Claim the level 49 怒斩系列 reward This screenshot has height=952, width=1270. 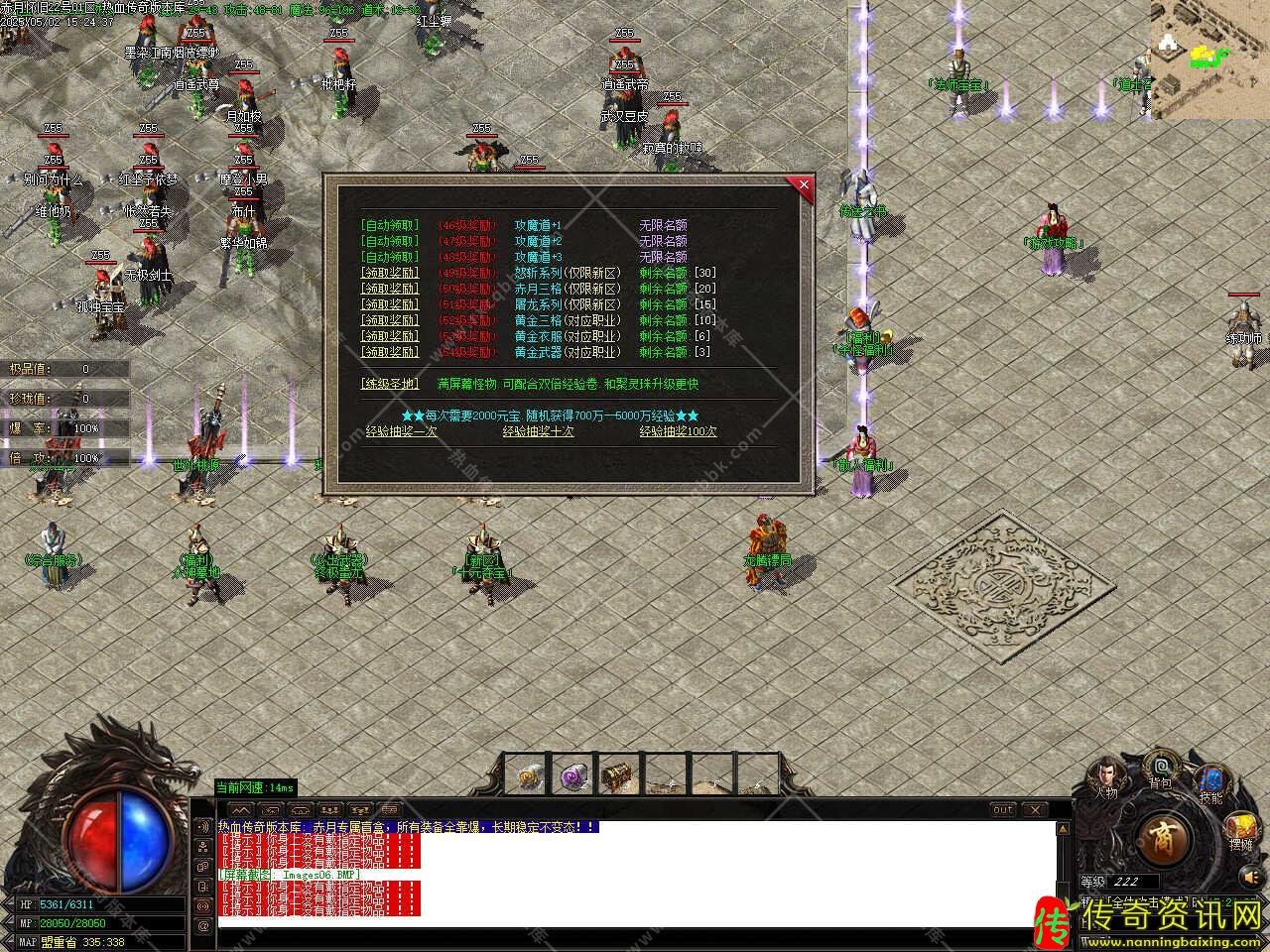point(390,273)
